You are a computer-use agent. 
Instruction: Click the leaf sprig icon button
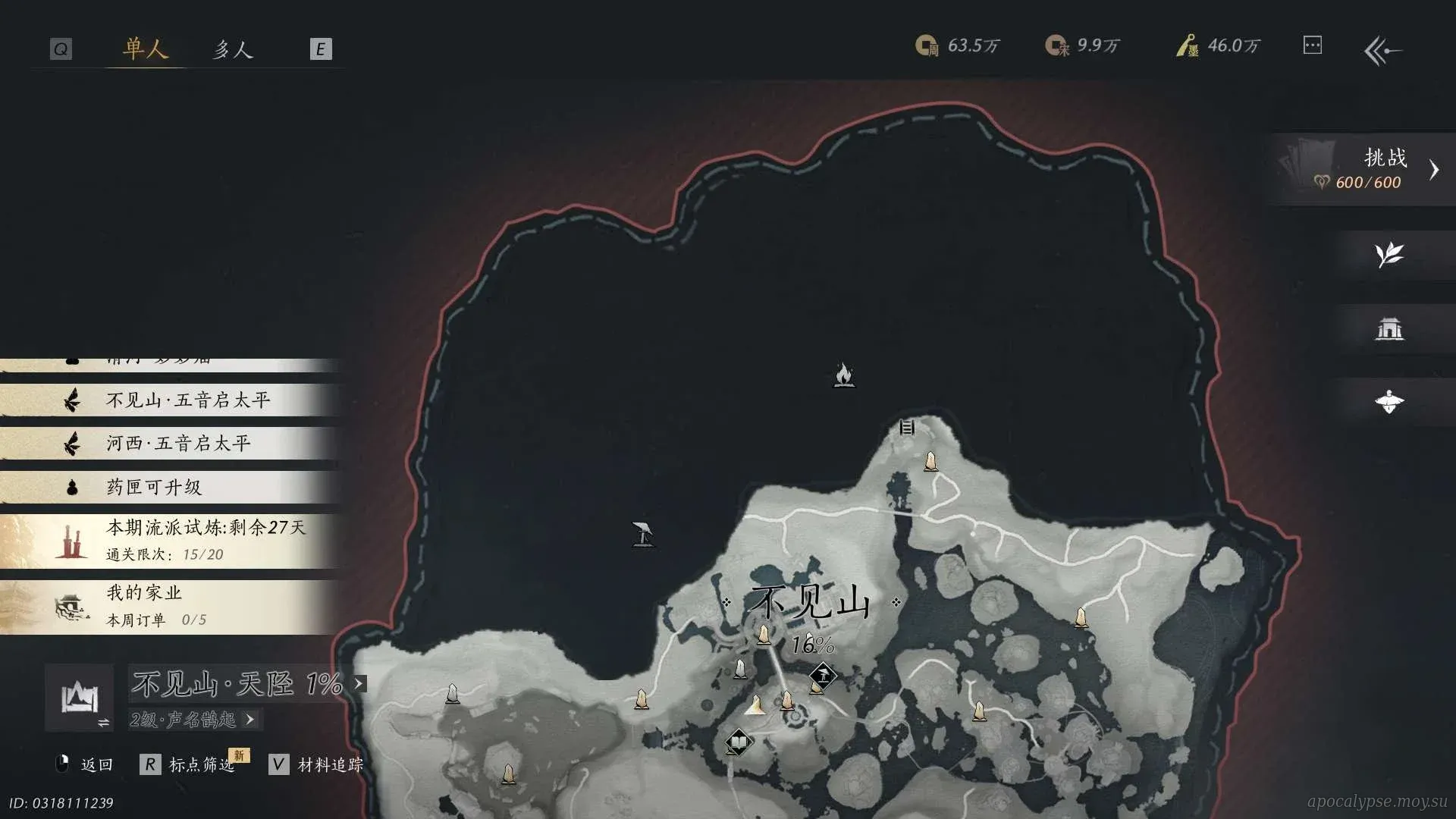click(x=1389, y=255)
